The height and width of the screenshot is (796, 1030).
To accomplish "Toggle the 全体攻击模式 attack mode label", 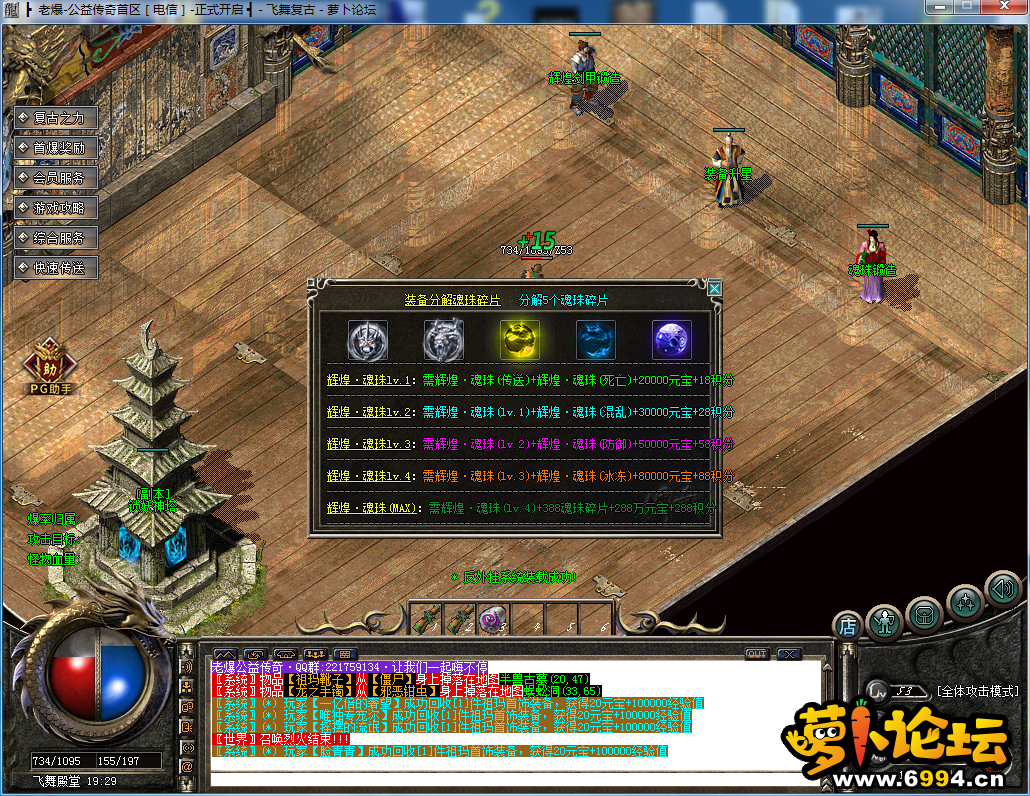I will 976,691.
